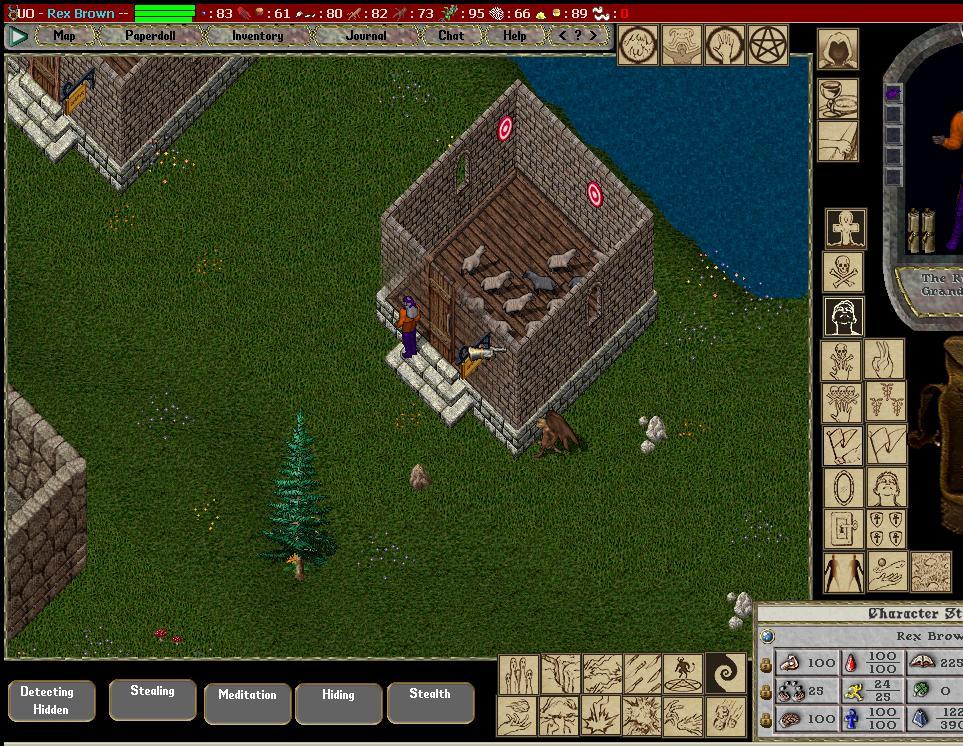Select the chalice and bowl icon
The height and width of the screenshot is (746, 963).
837,98
